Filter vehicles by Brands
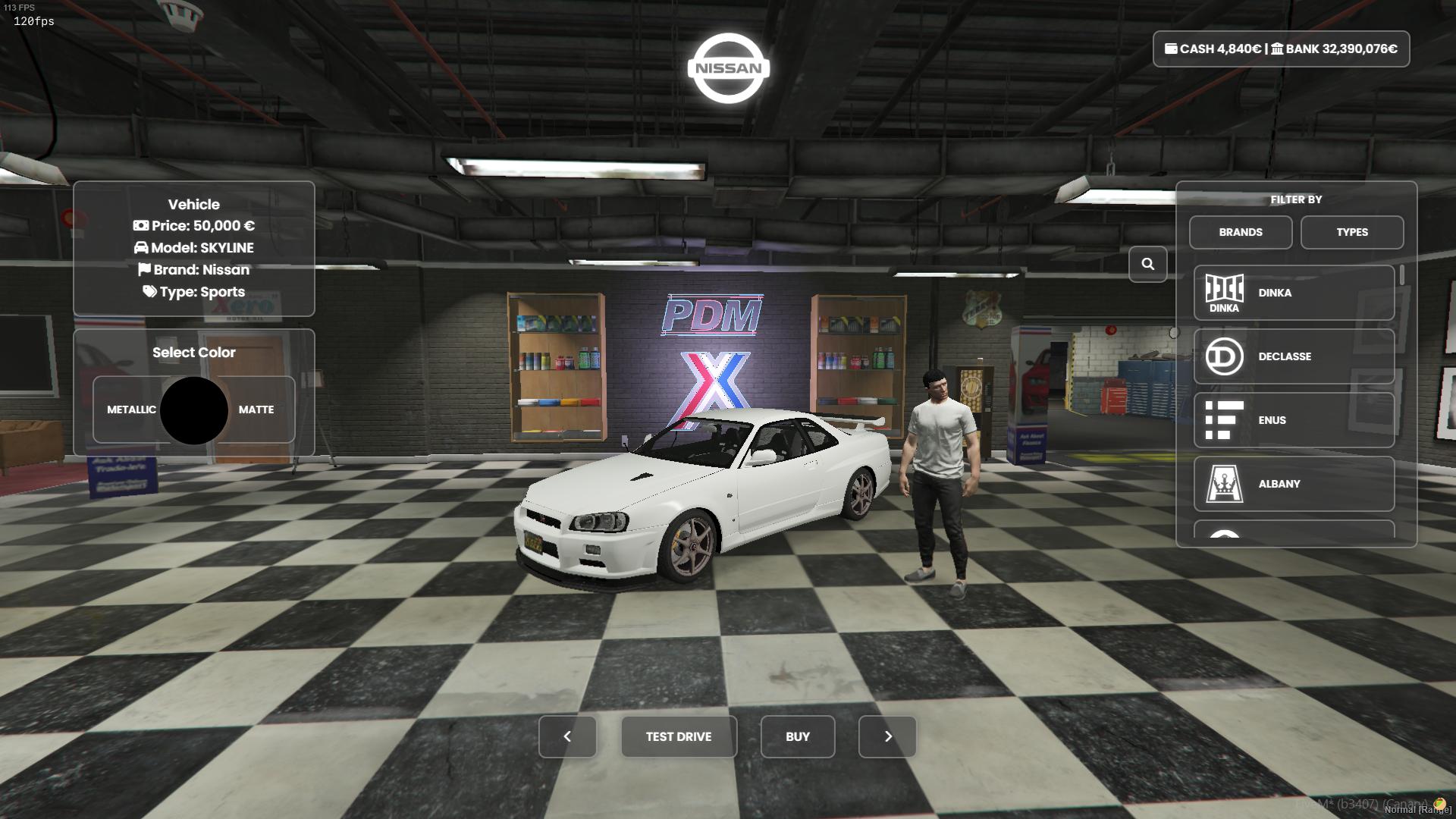 (1240, 232)
